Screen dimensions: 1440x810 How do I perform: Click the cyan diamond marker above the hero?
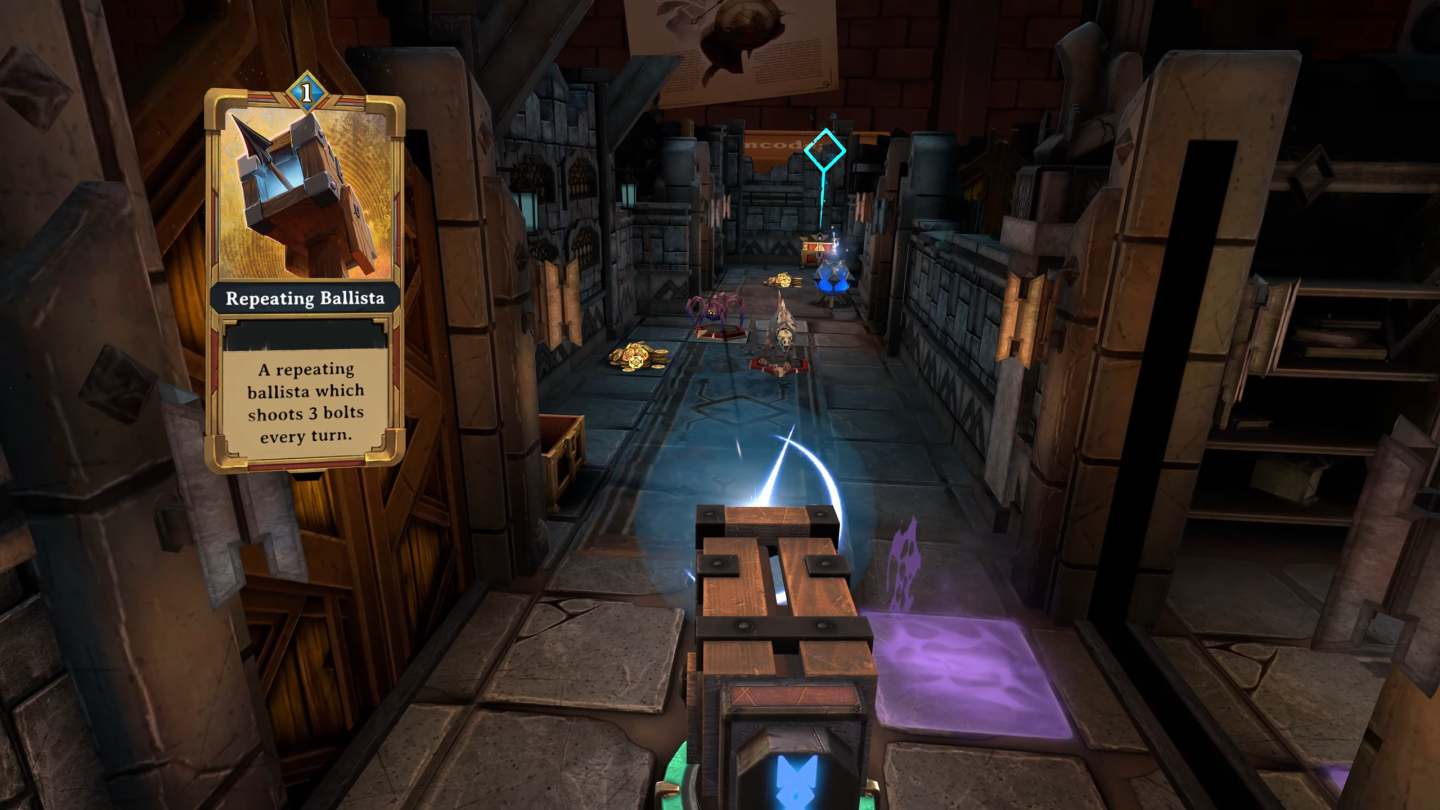click(824, 150)
